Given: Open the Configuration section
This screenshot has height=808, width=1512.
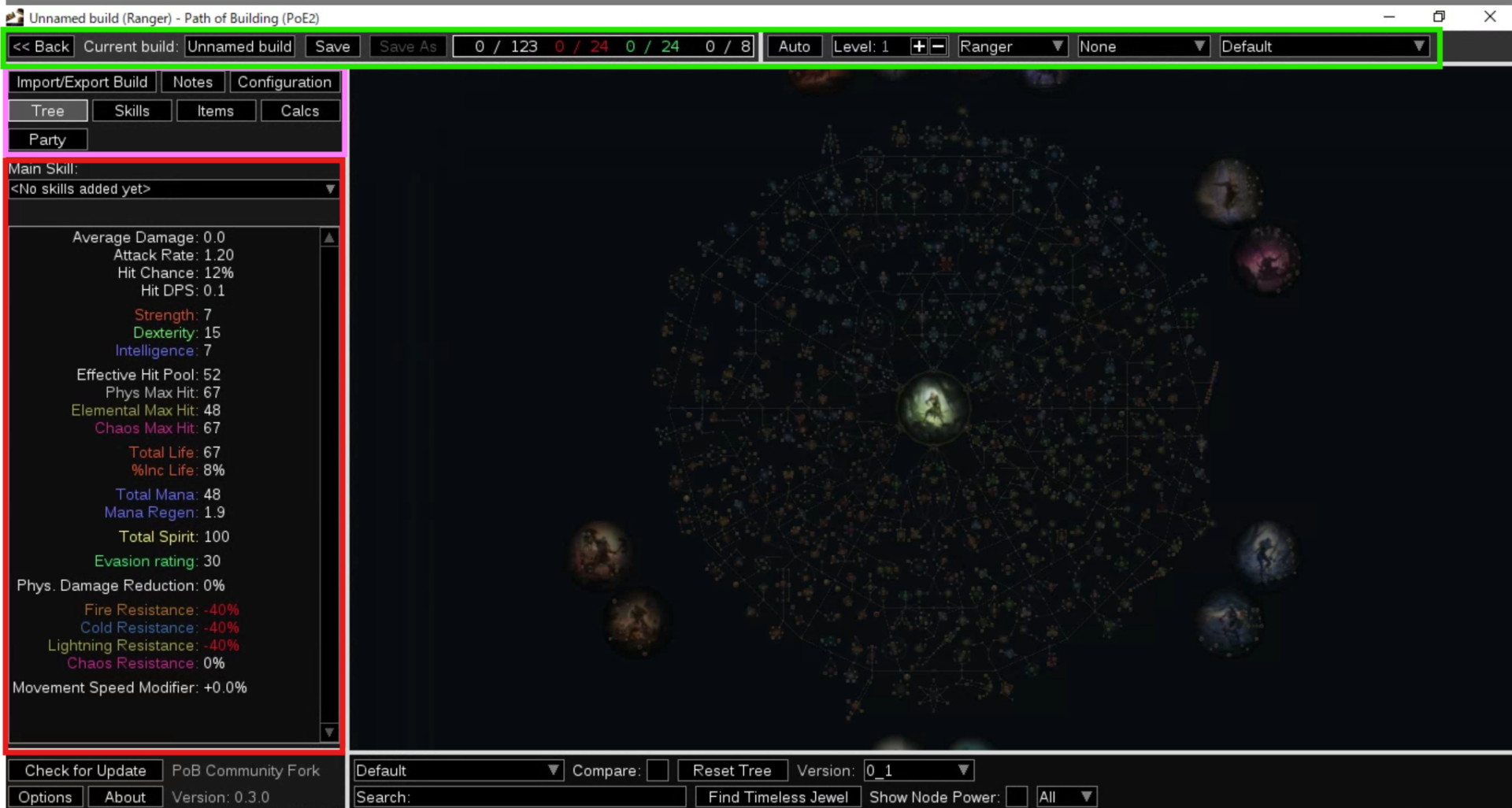Looking at the screenshot, I should coord(284,82).
